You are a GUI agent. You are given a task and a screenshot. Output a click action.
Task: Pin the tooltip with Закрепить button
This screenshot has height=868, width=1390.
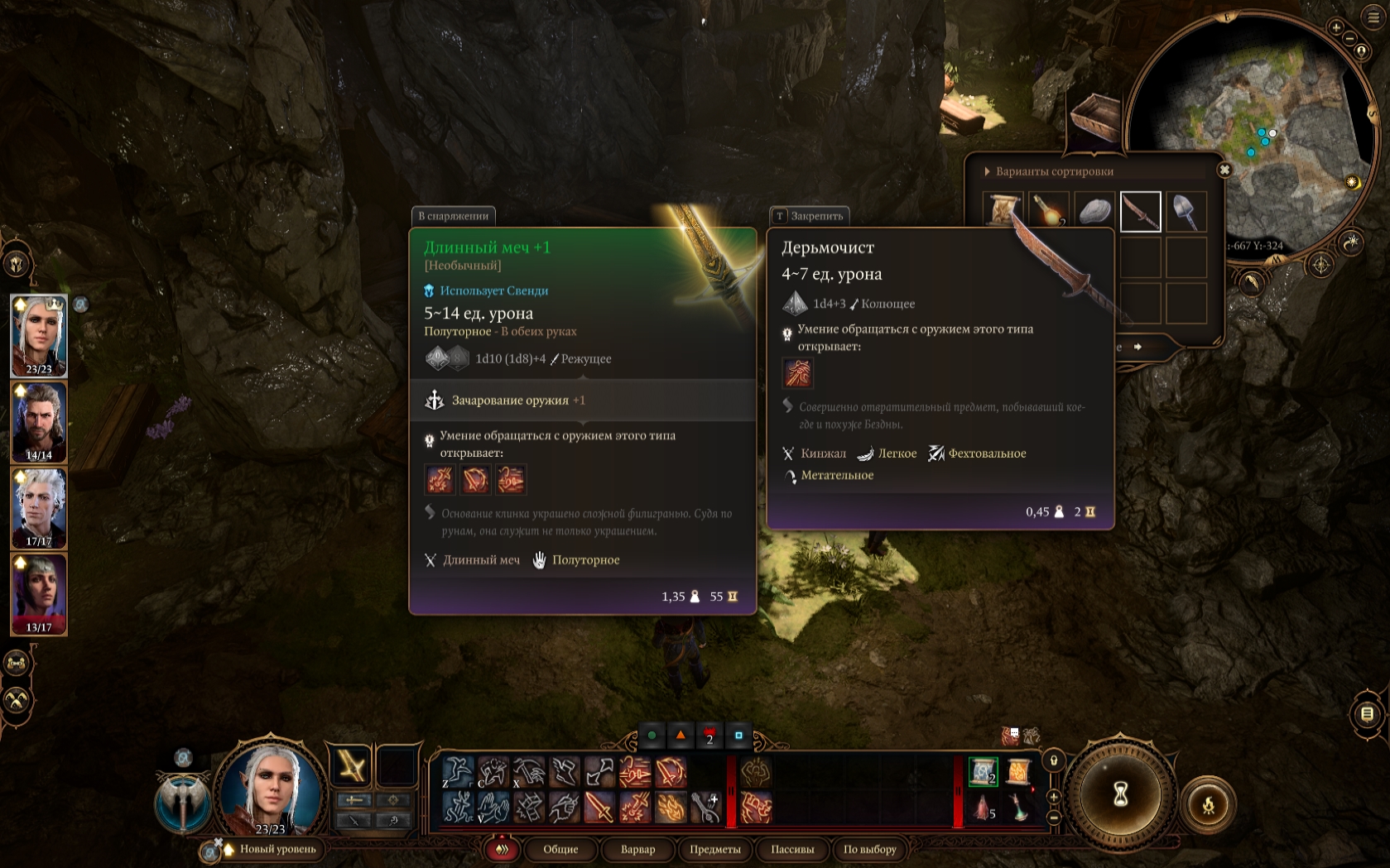[x=809, y=216]
